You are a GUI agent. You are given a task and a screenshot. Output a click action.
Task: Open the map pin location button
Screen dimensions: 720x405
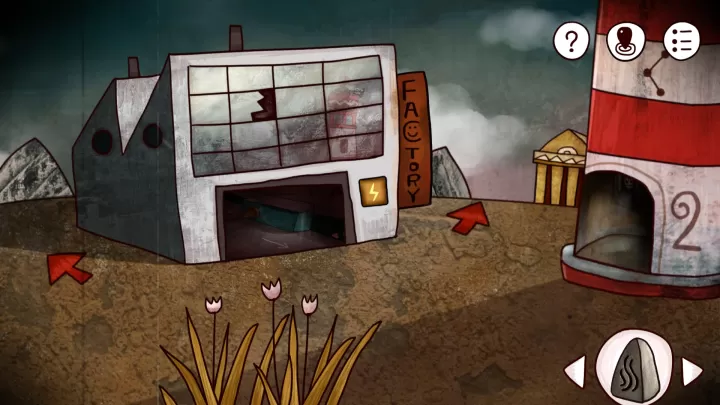627,41
